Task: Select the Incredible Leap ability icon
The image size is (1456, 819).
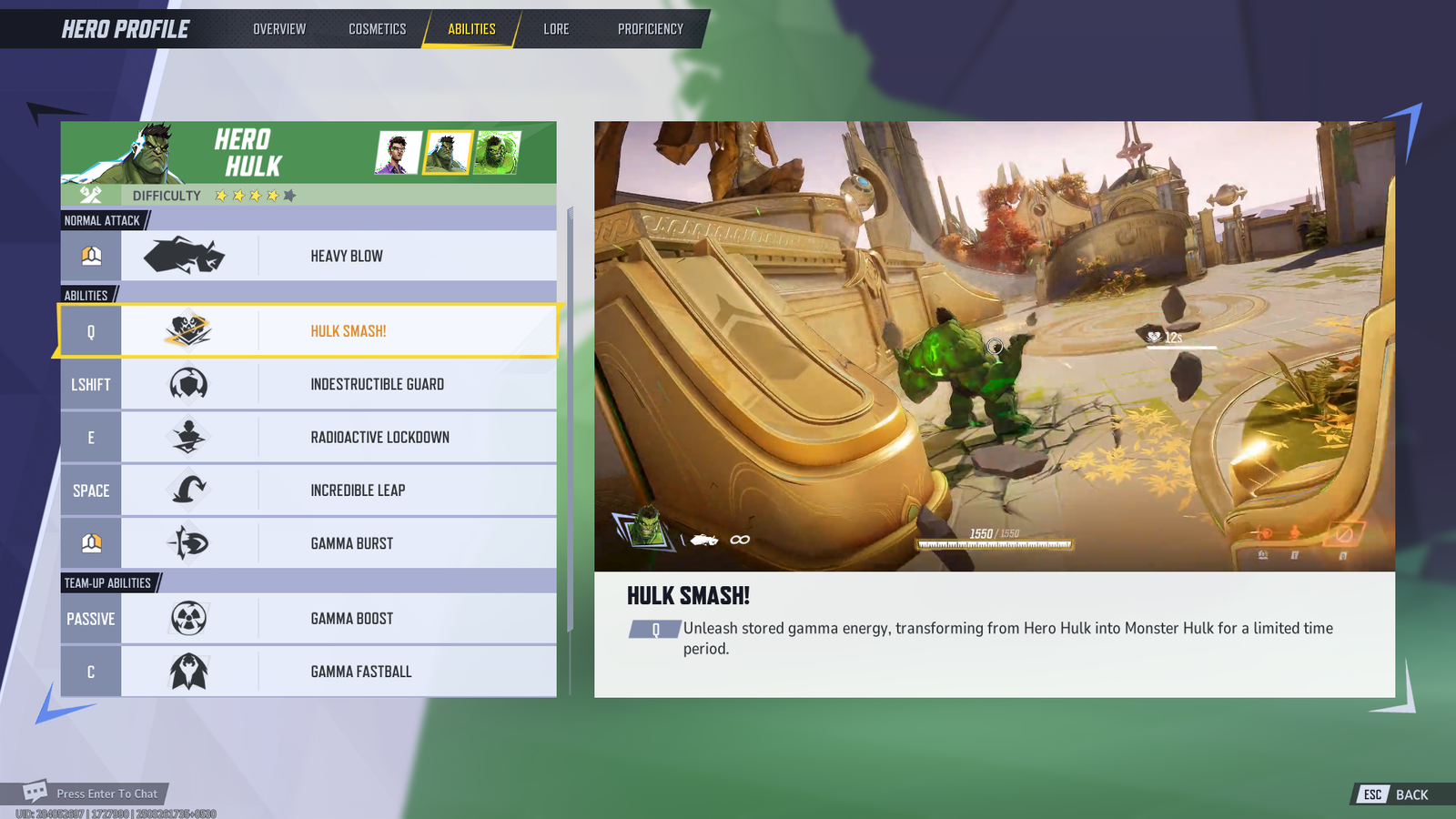Action: [187, 490]
